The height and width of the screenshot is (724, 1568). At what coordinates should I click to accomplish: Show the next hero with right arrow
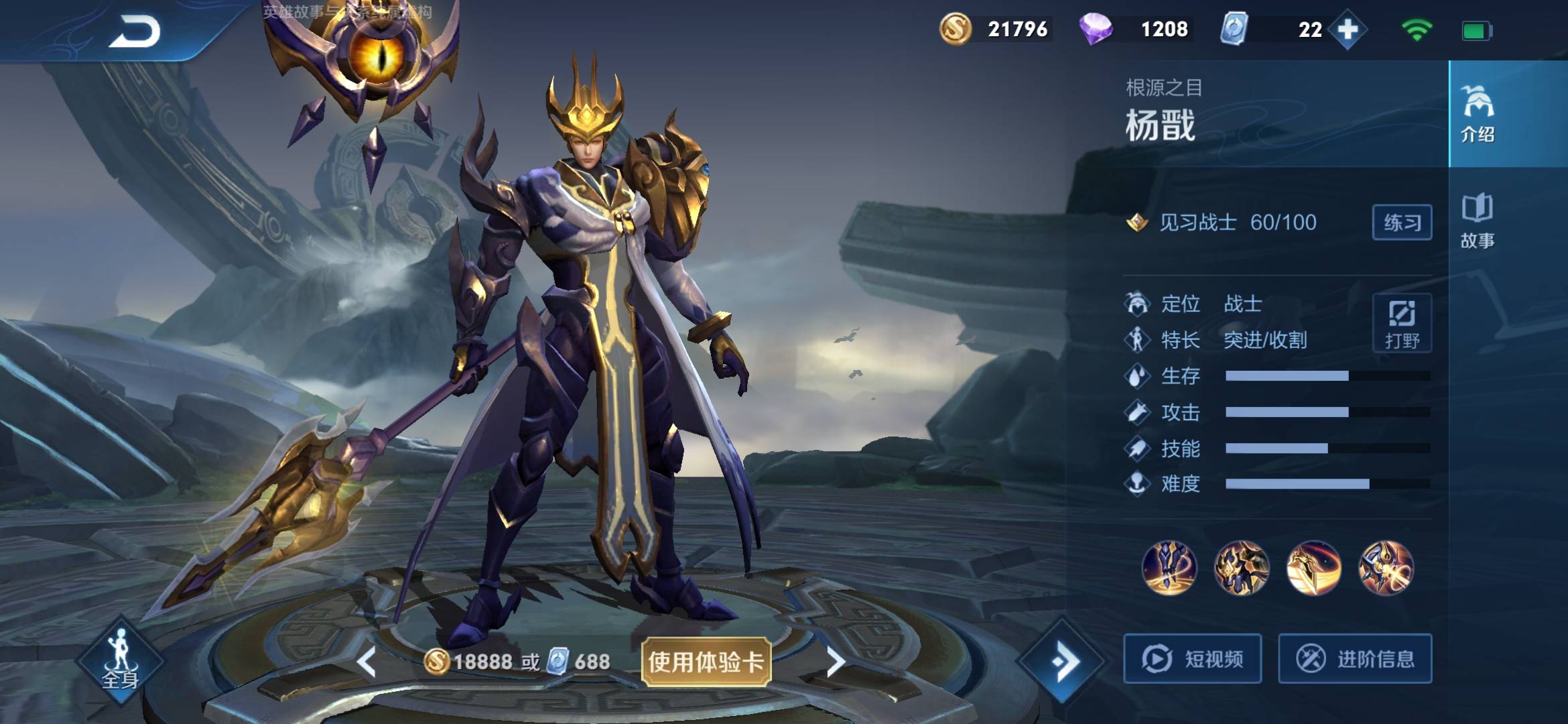836,662
